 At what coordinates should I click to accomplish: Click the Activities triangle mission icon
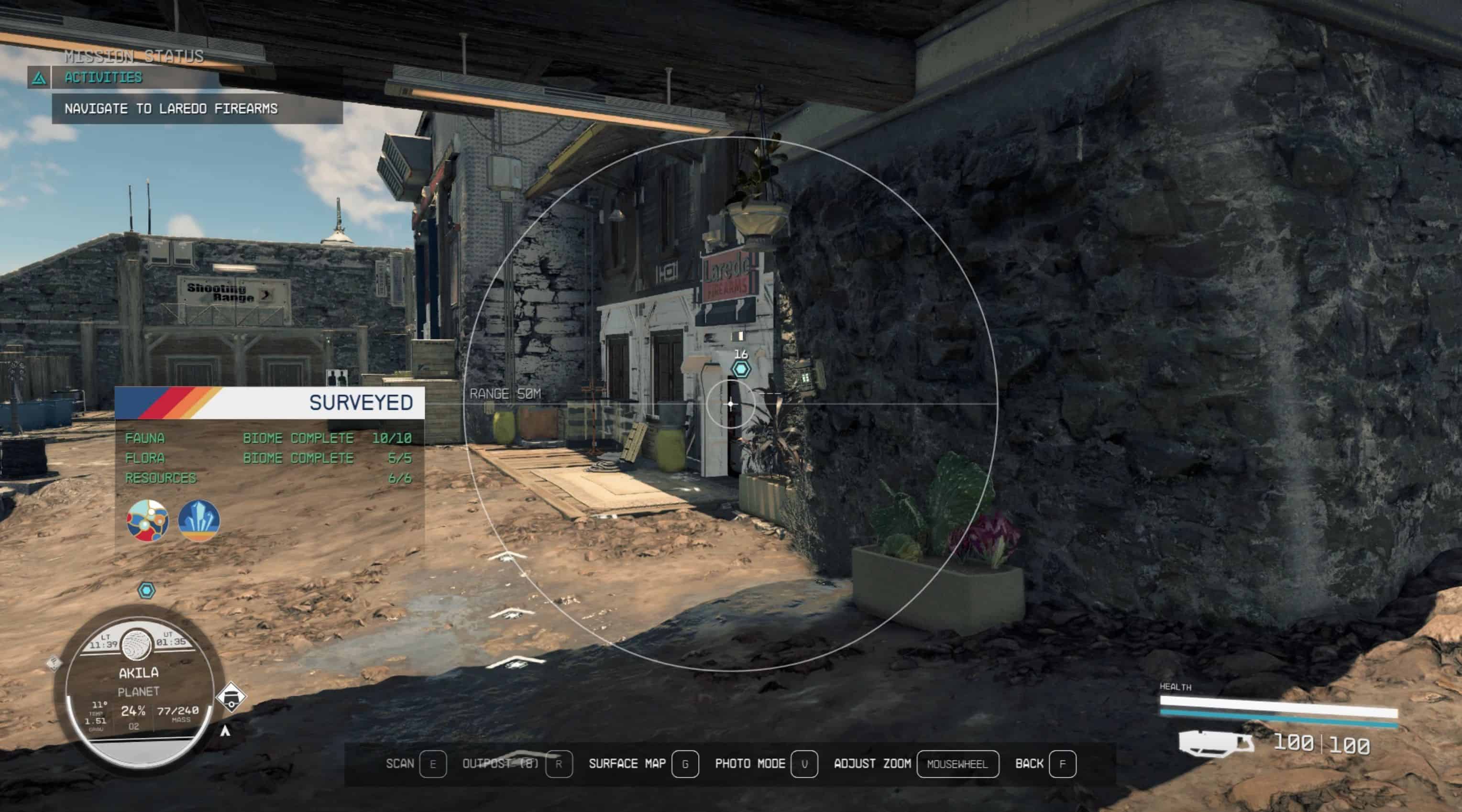click(39, 78)
